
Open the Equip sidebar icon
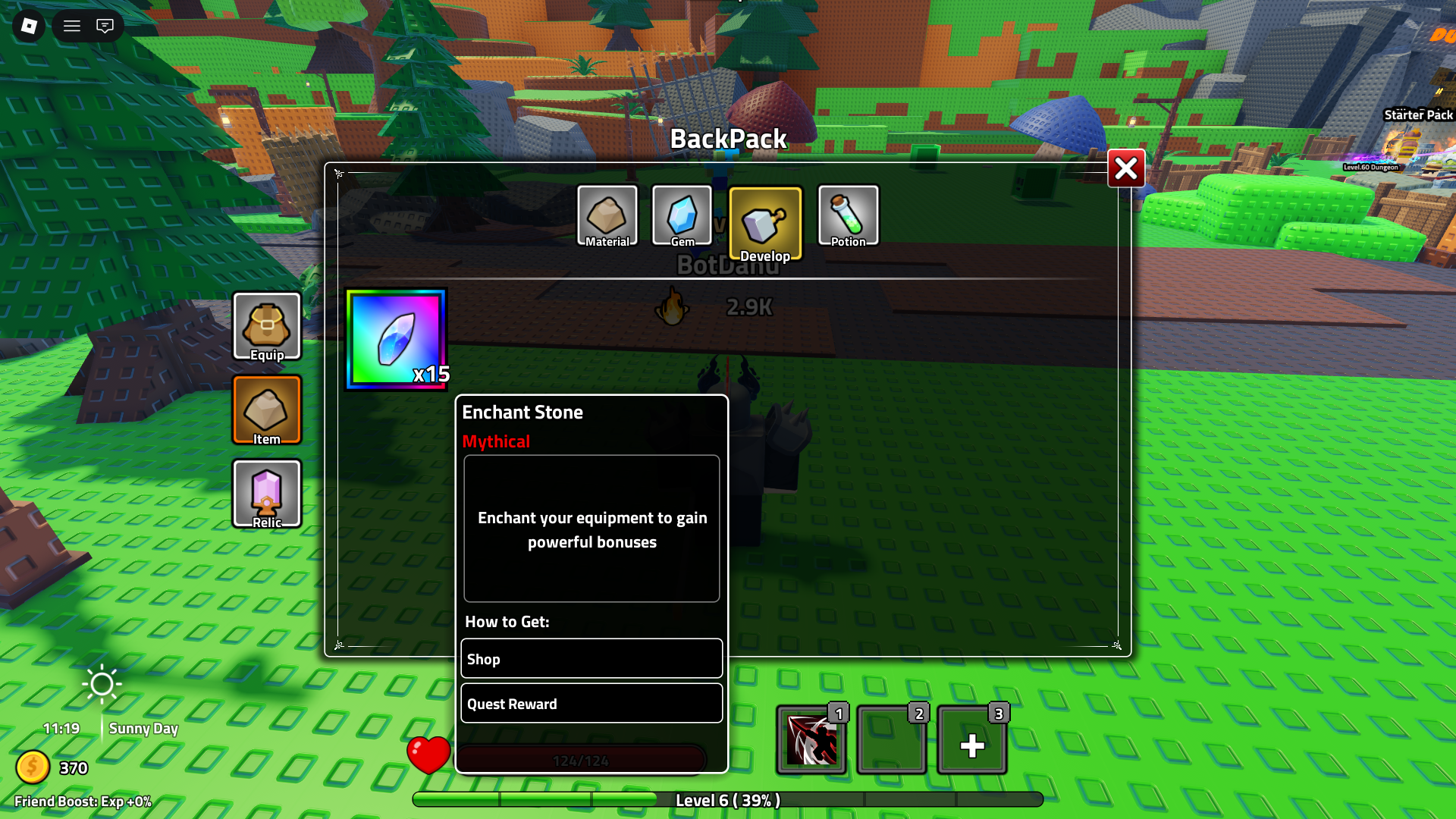tap(267, 327)
